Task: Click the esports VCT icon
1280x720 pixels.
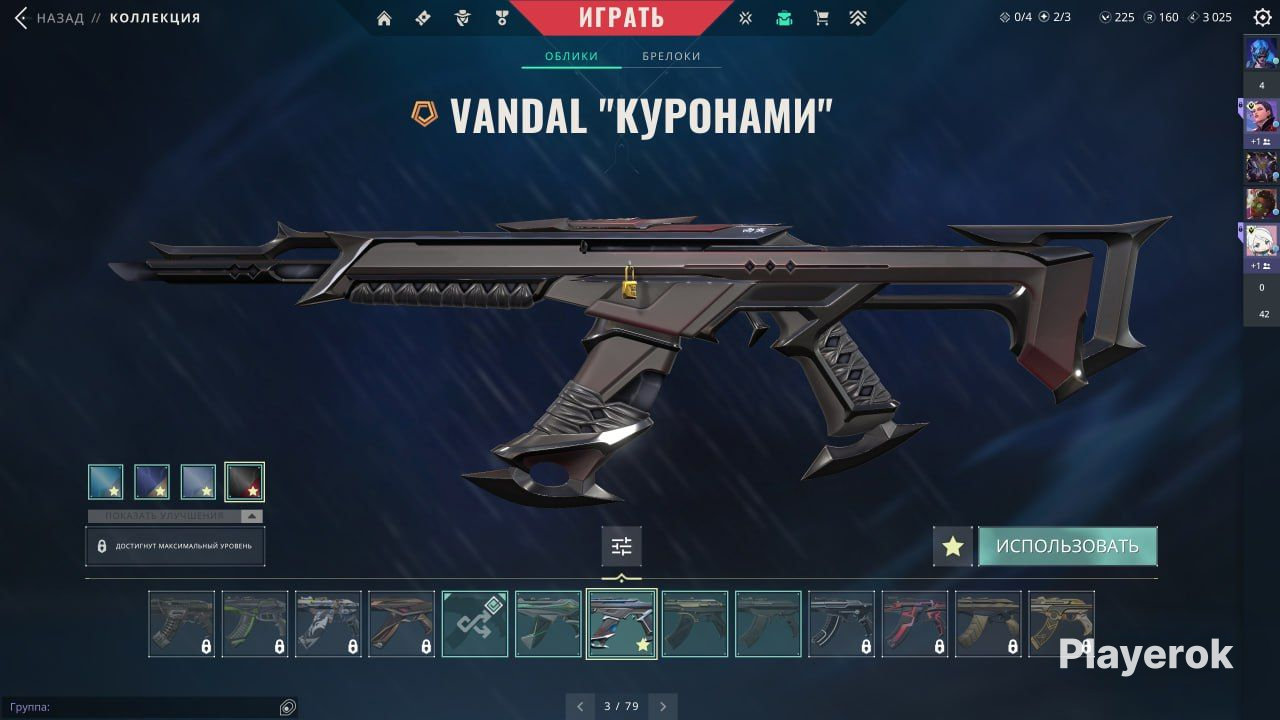Action: click(746, 17)
